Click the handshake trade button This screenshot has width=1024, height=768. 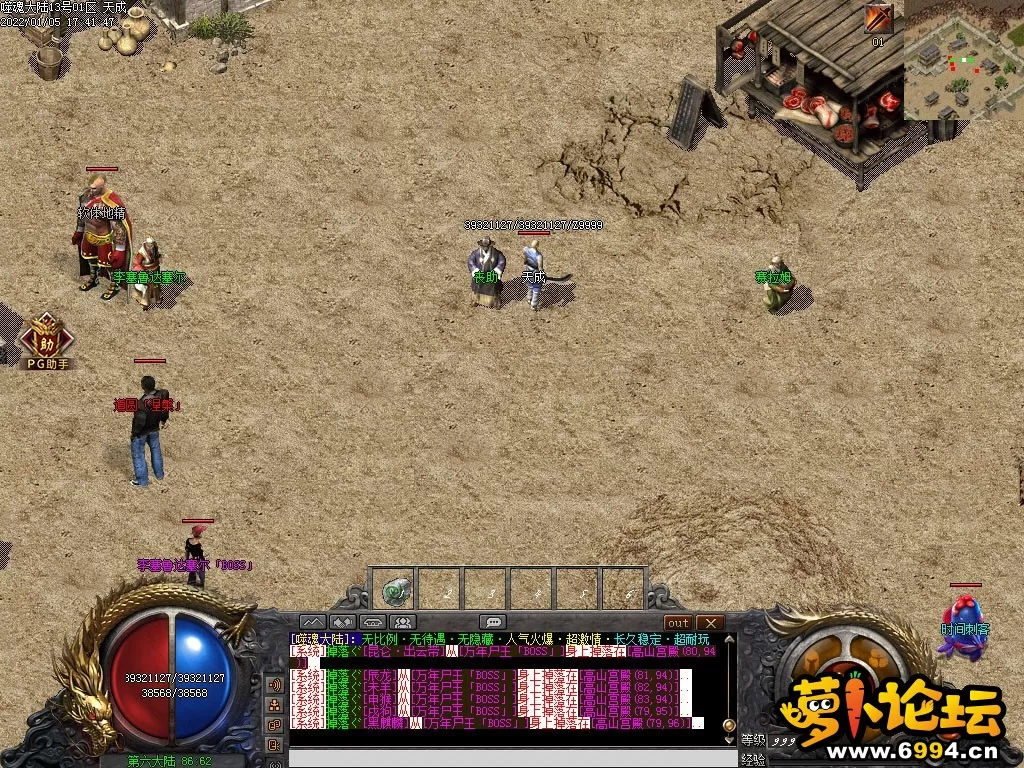pos(343,622)
